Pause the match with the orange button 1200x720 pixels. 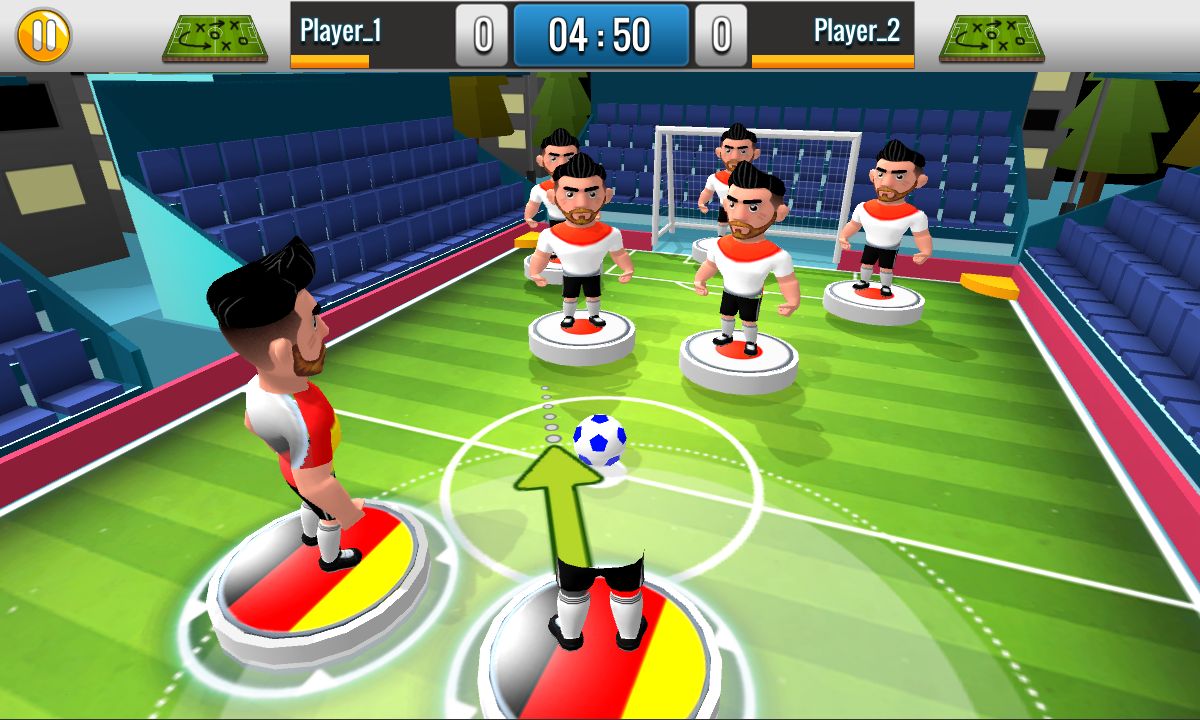[x=43, y=35]
